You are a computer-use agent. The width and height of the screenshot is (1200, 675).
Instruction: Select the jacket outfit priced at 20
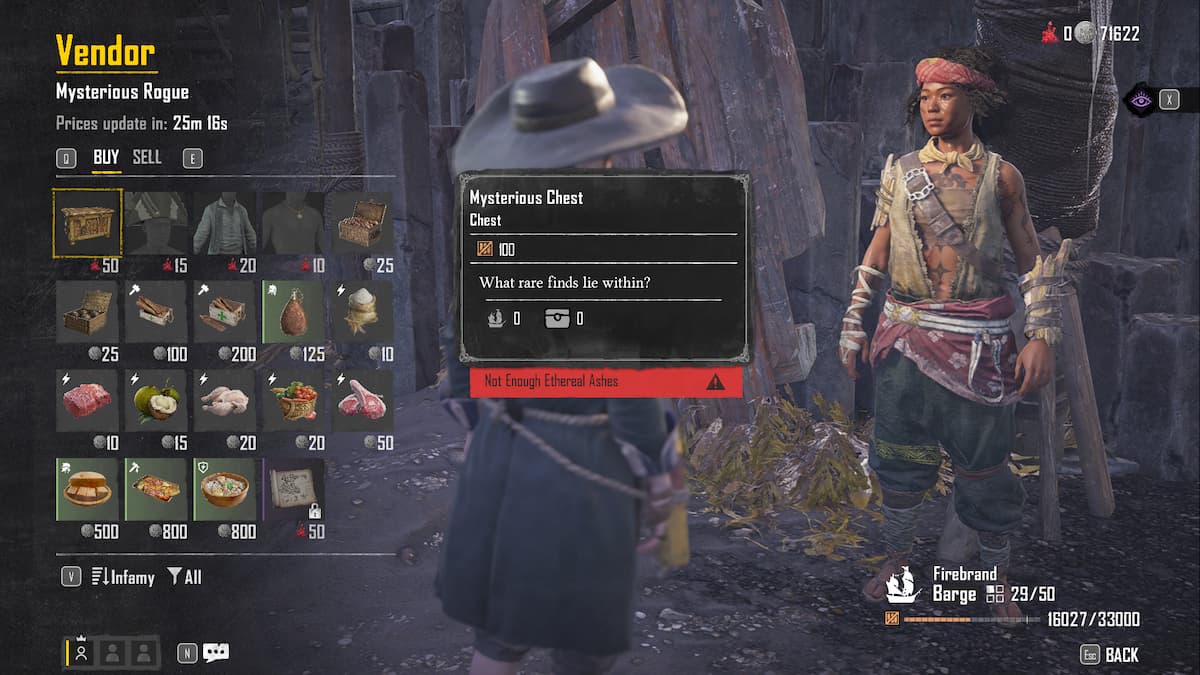(225, 222)
